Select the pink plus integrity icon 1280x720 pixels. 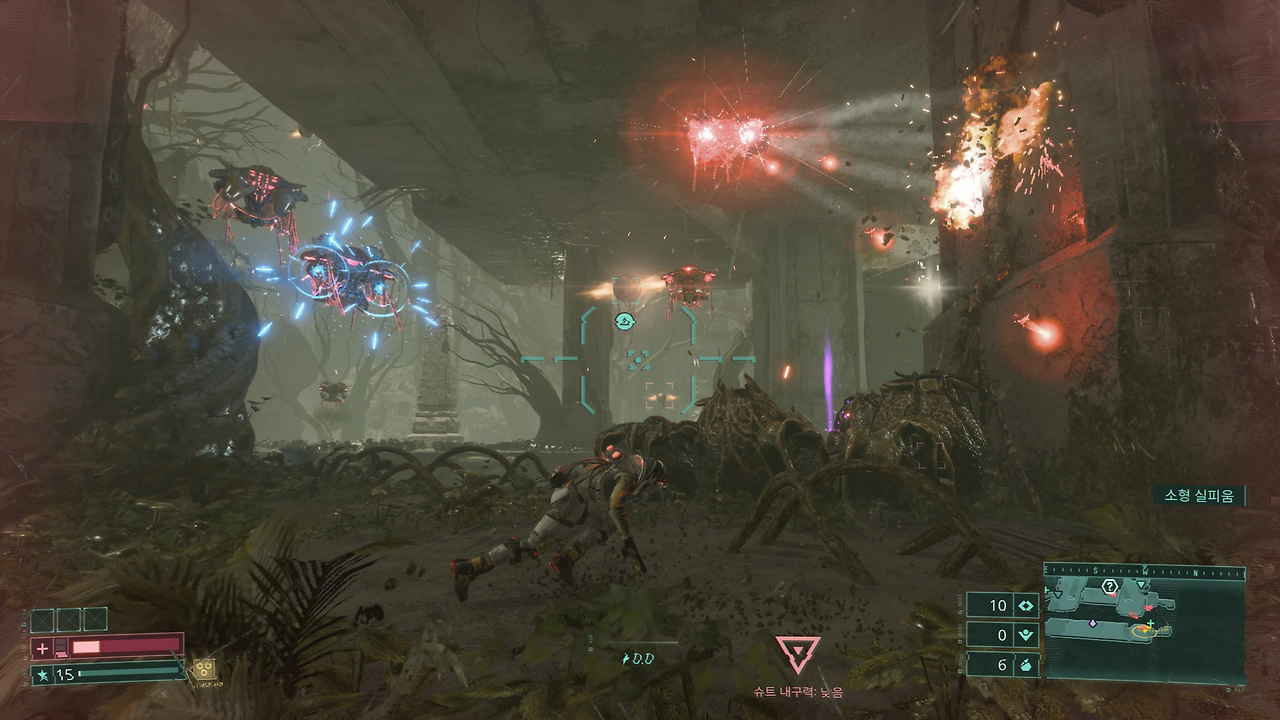(x=42, y=648)
